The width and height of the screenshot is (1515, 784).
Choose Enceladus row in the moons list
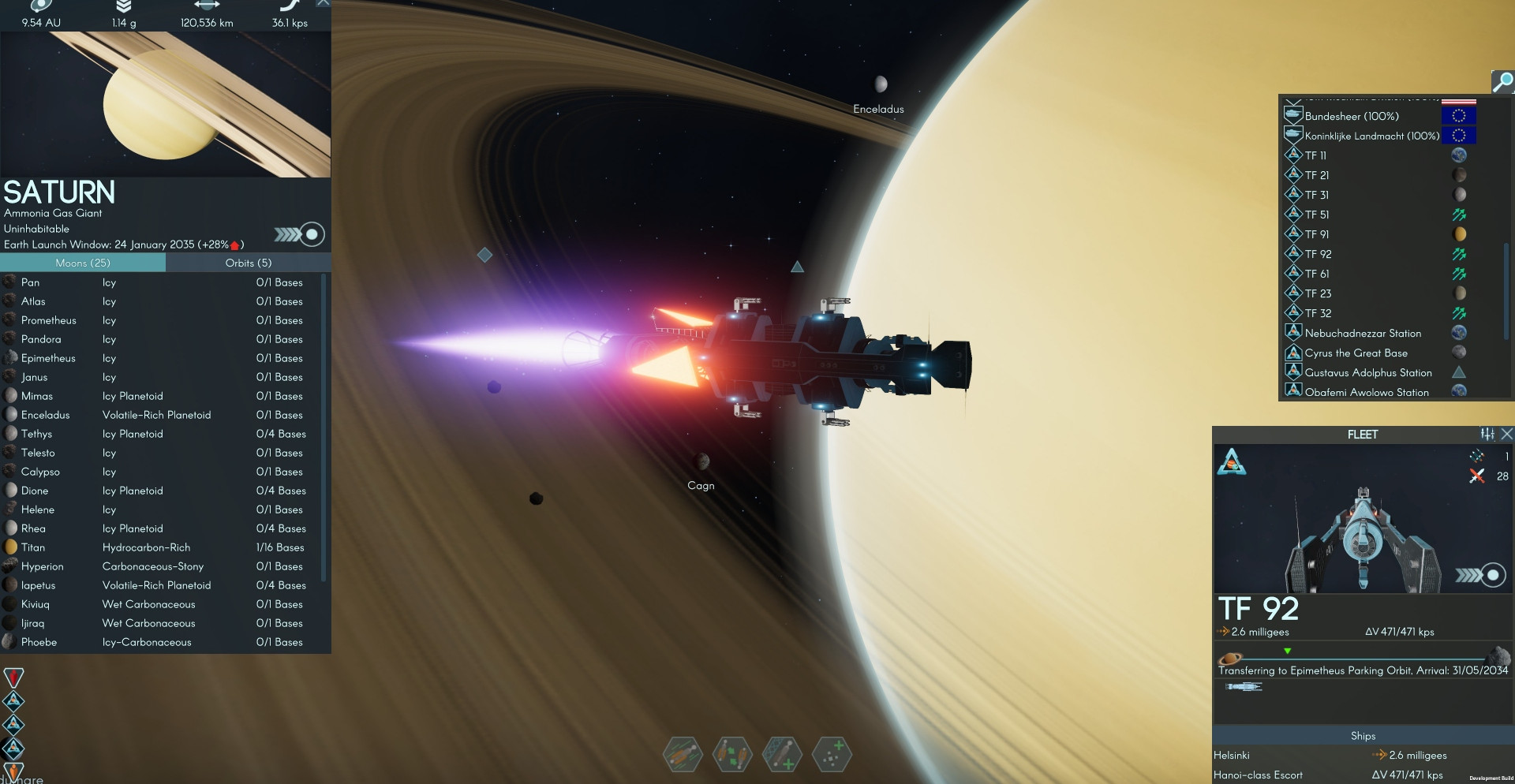click(x=45, y=415)
